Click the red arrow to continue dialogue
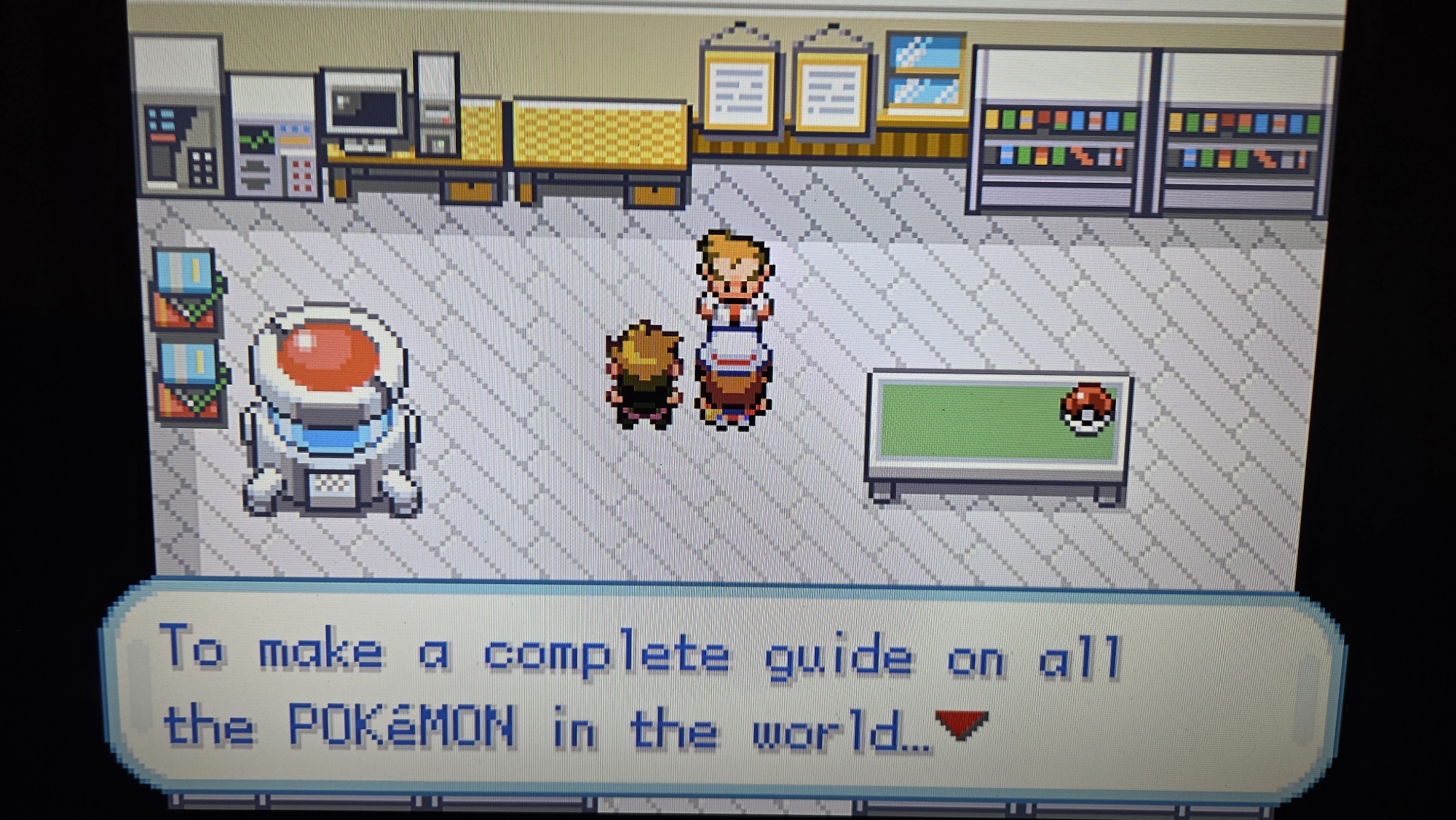 (961, 725)
